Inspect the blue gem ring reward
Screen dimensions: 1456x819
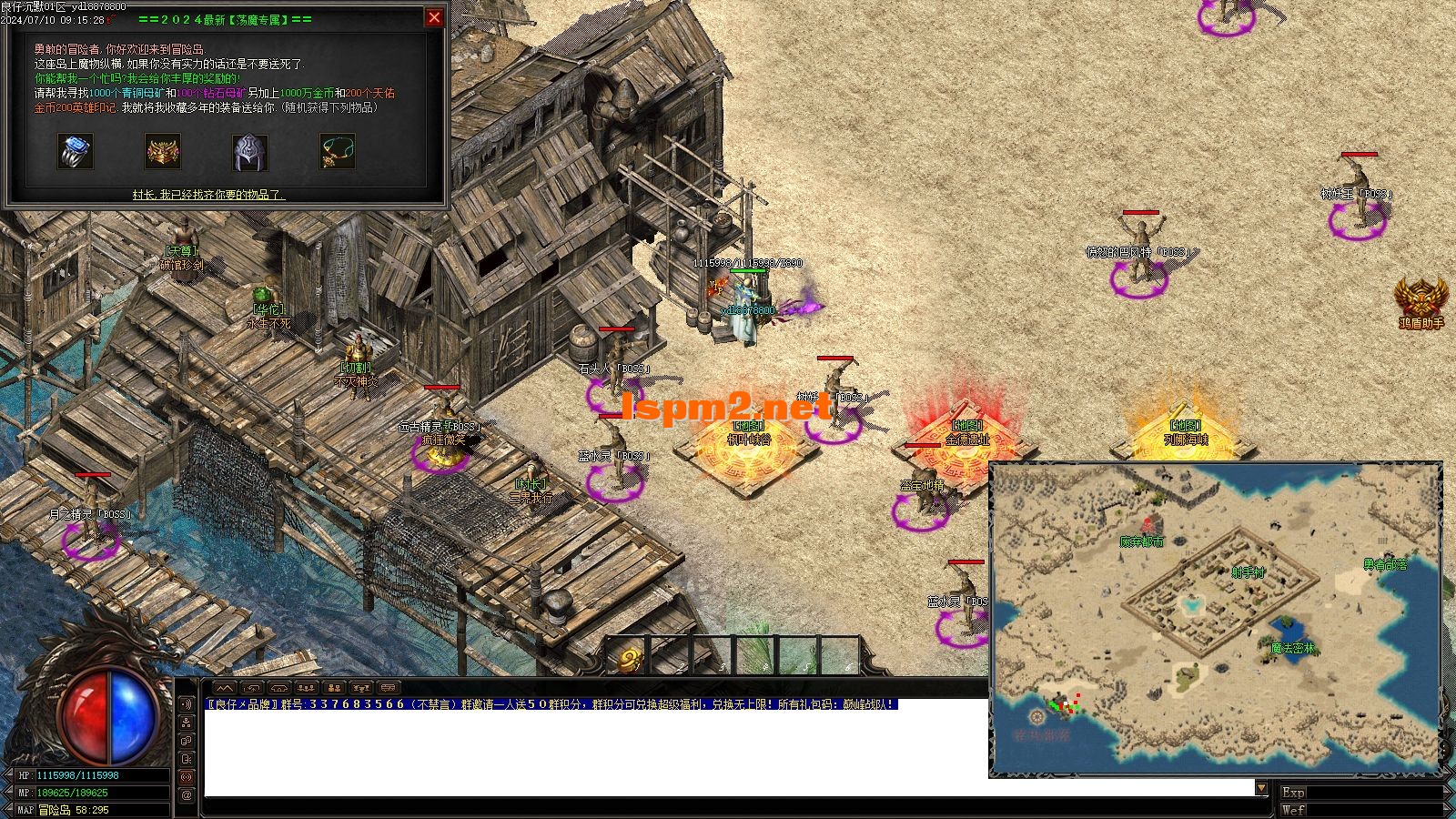click(76, 152)
